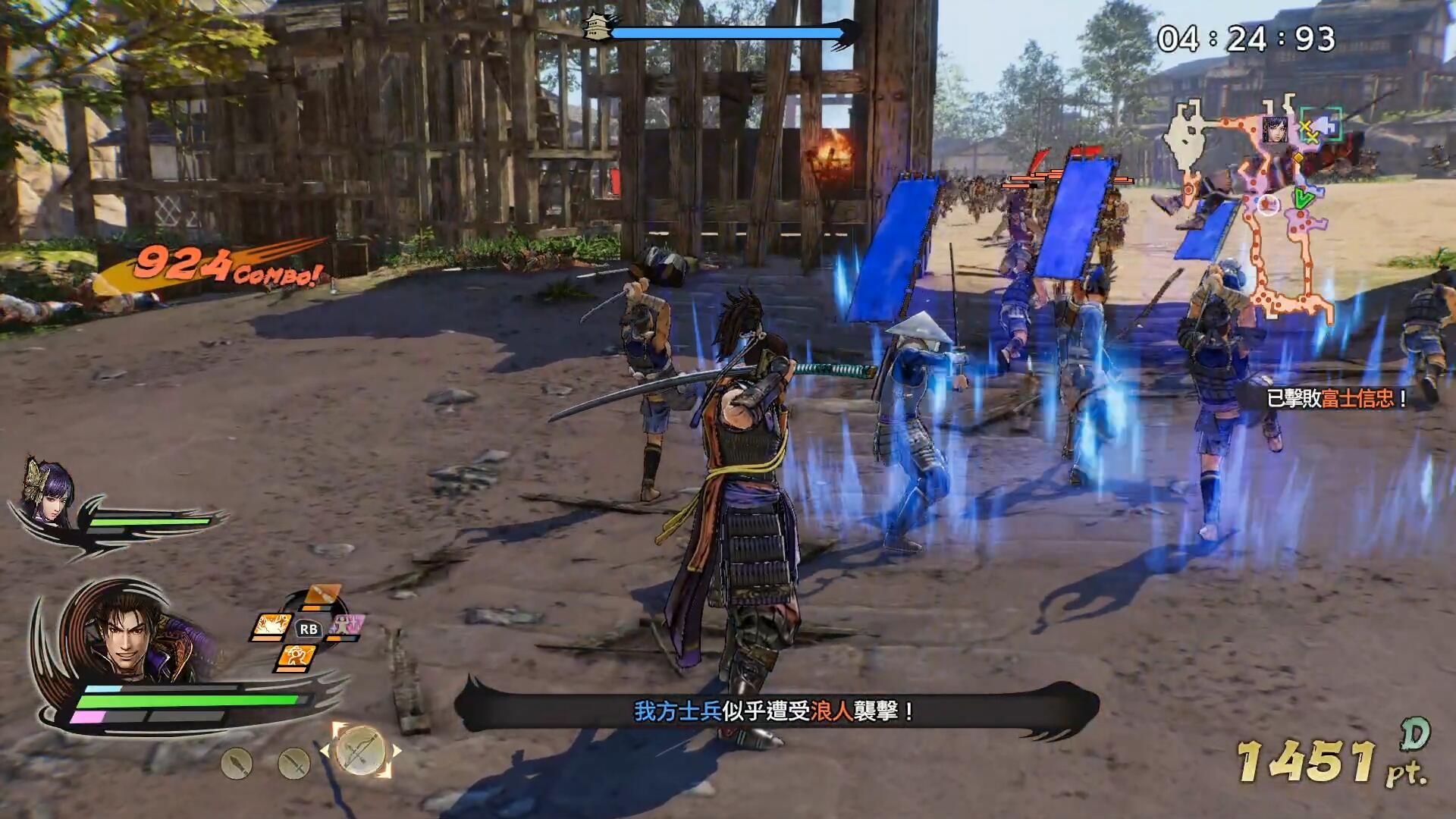Activate the bottom orange flexing-figure skill
The width and height of the screenshot is (1456, 819).
coord(294,655)
